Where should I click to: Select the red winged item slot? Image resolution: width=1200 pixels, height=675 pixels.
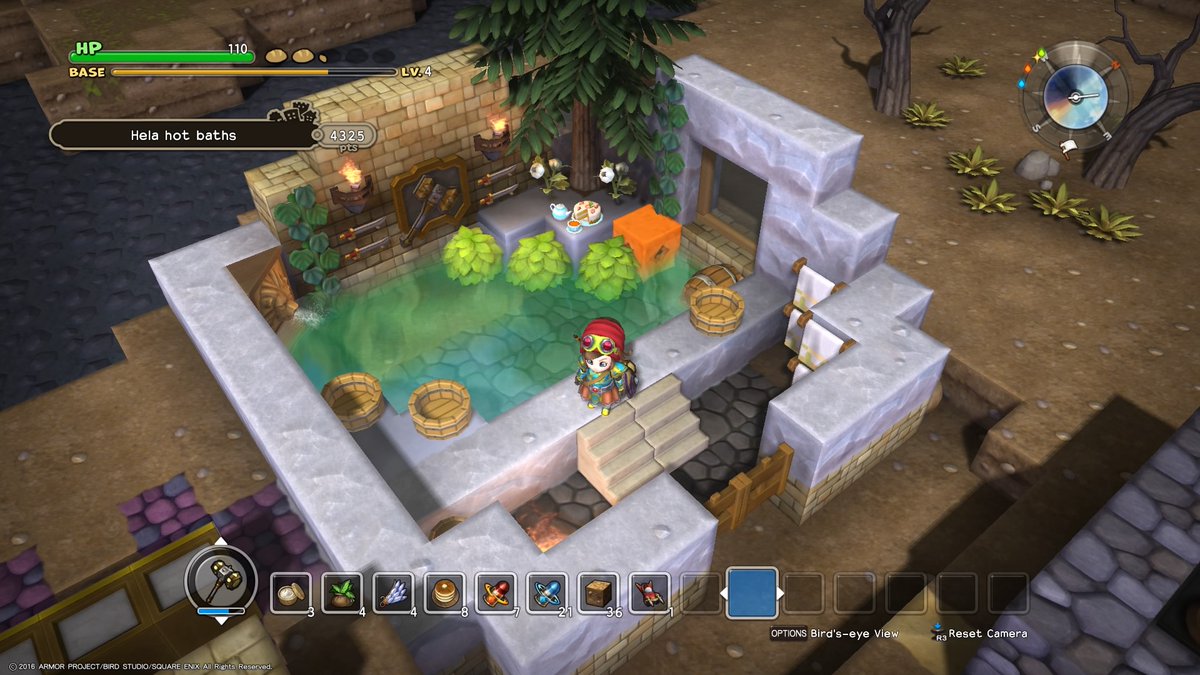click(x=649, y=592)
